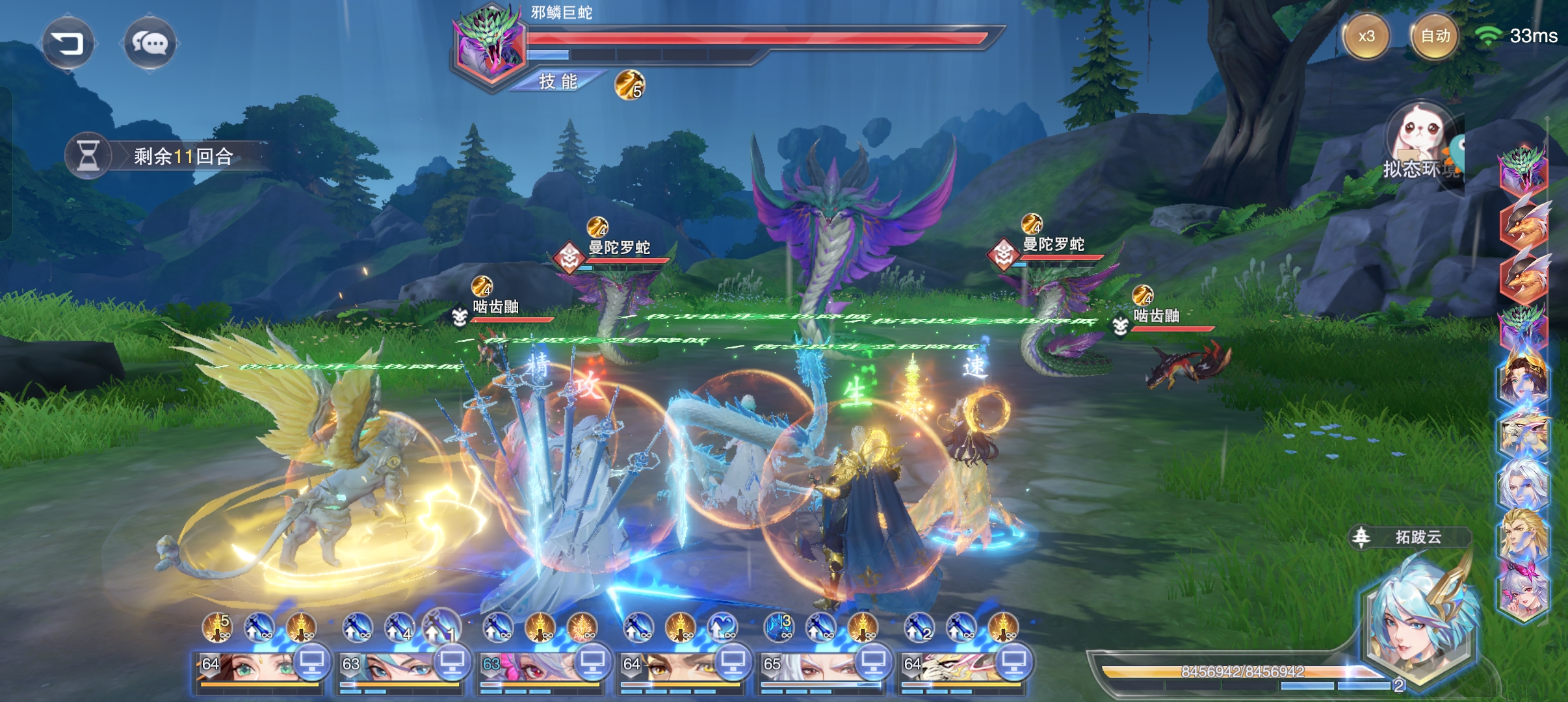This screenshot has width=1568, height=702.
Task: Inspect the blue heart buff icon
Action: (722, 627)
